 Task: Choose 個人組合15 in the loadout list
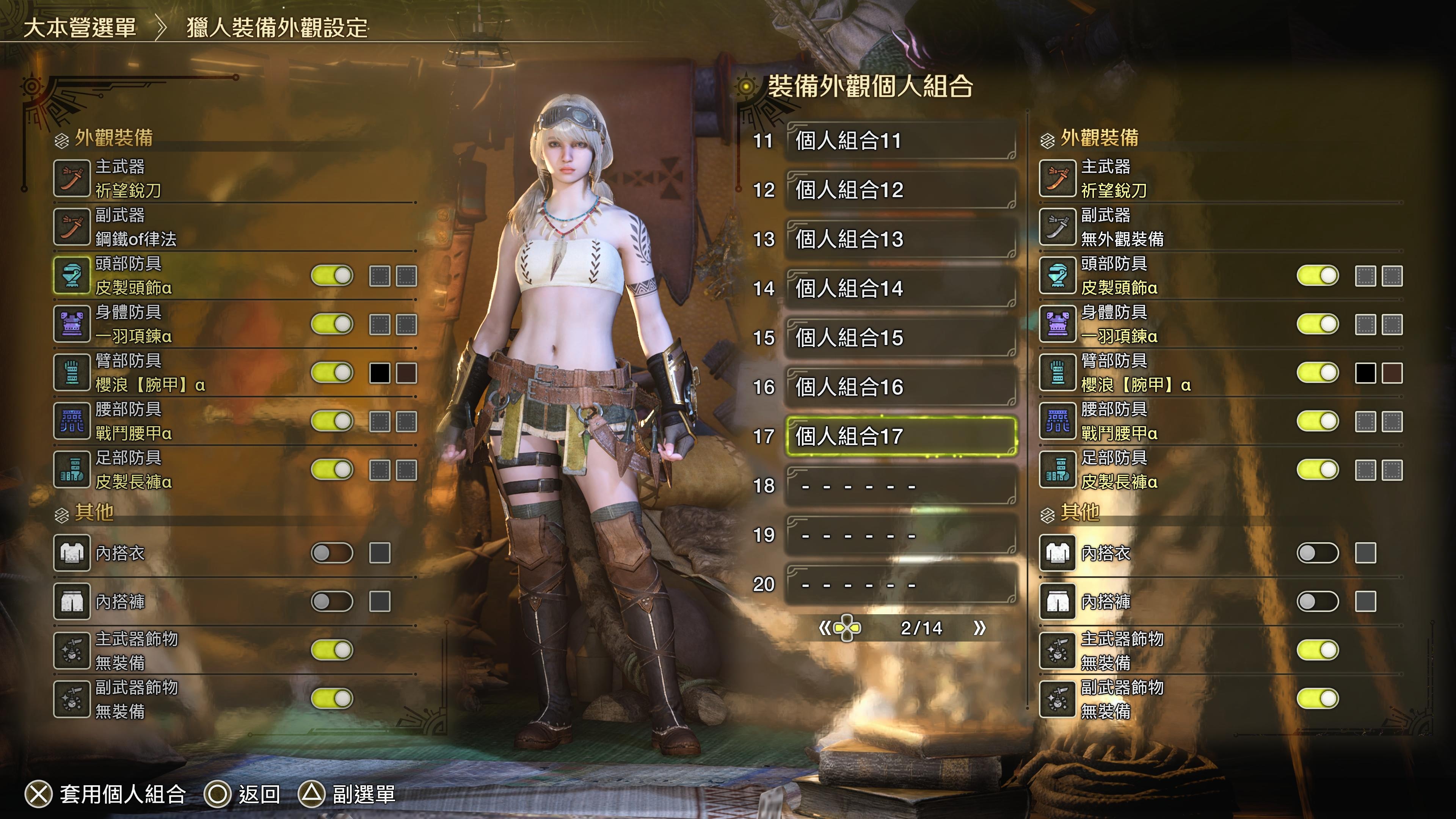point(901,337)
